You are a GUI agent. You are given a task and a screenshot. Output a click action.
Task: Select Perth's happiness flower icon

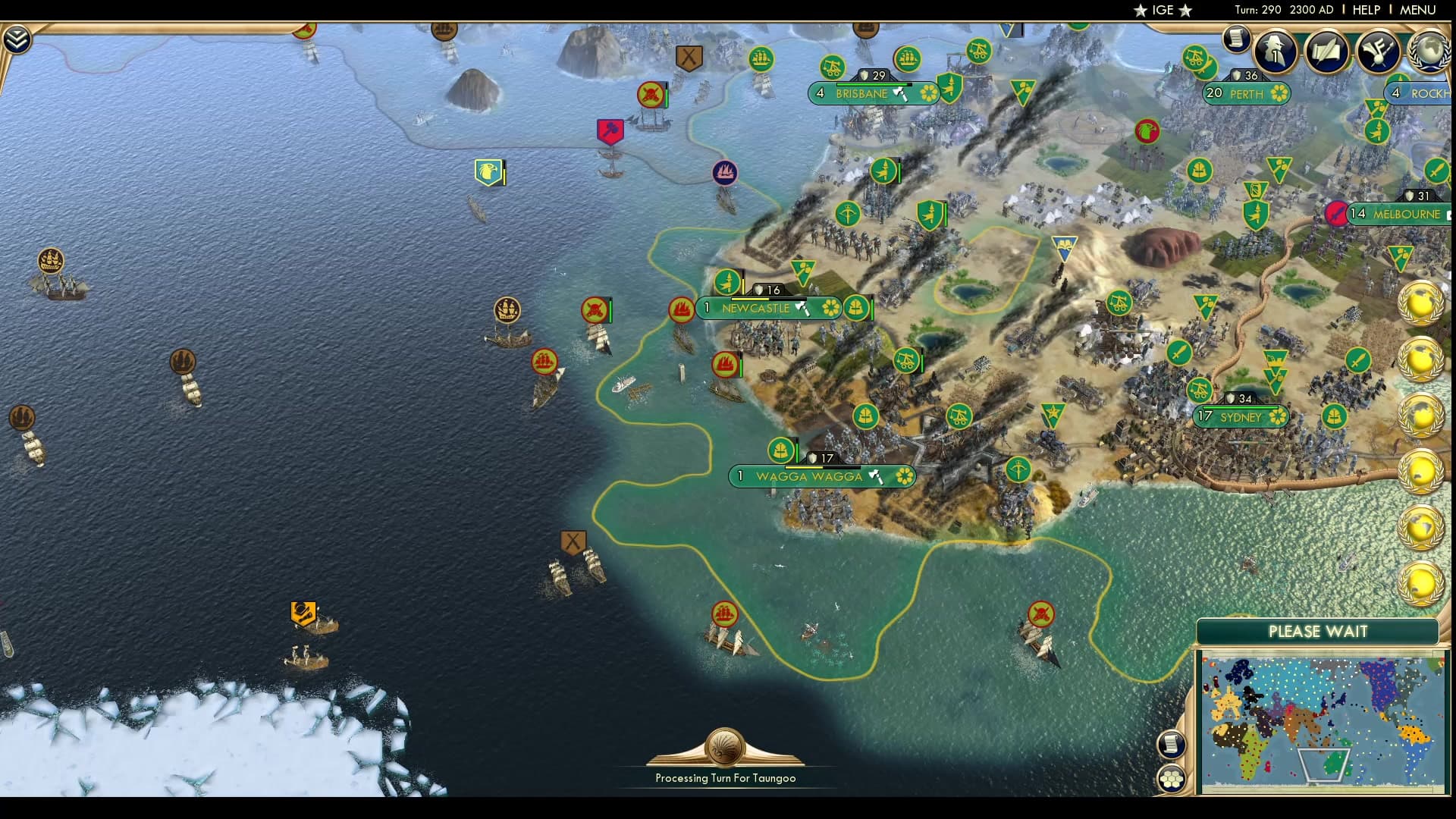click(1279, 93)
